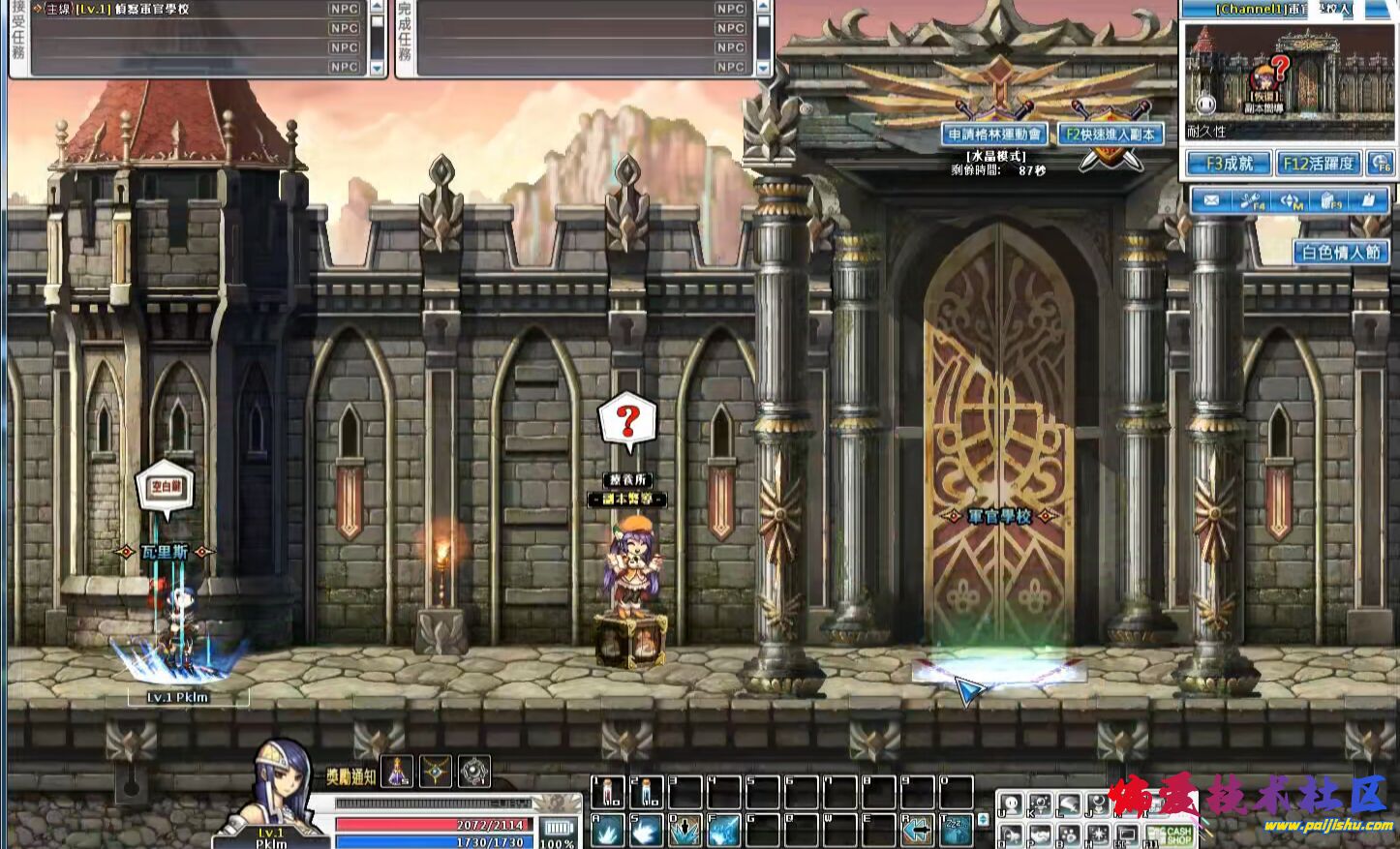The height and width of the screenshot is (849, 1400).
Task: Activate the skill in slot A
Action: coord(608,830)
